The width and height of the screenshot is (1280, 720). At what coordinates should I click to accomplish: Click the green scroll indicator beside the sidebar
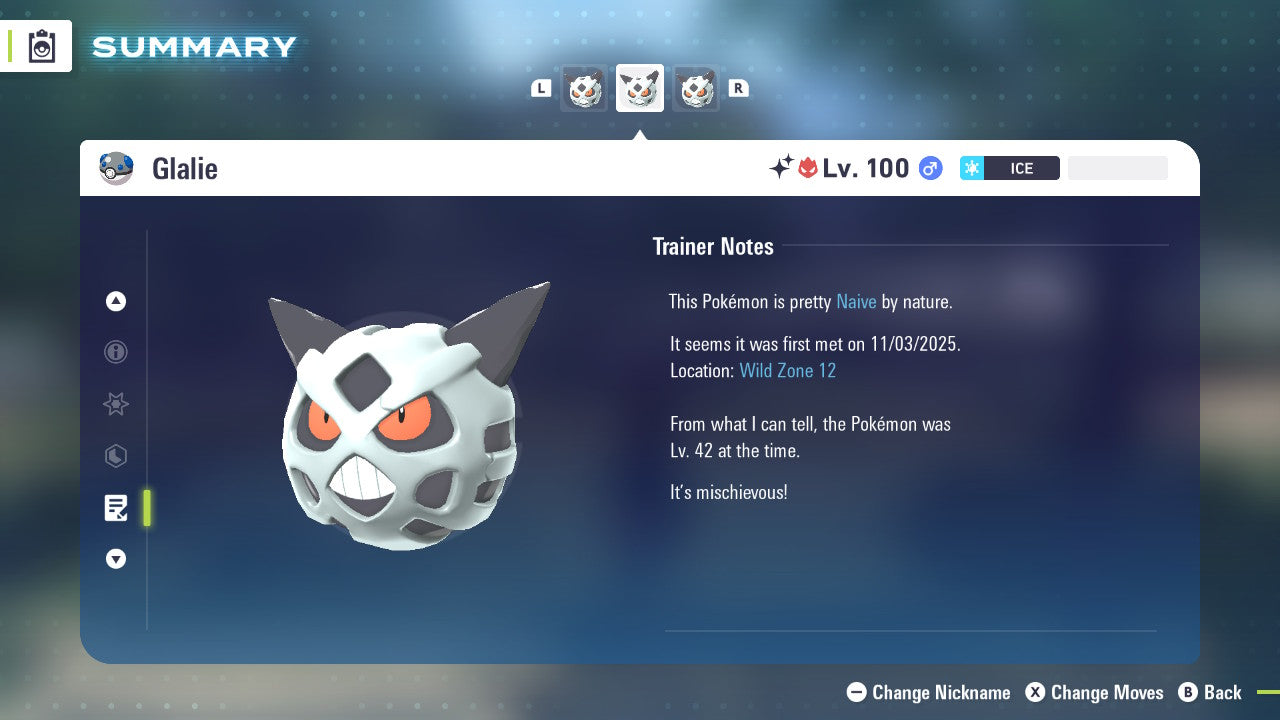click(x=146, y=508)
